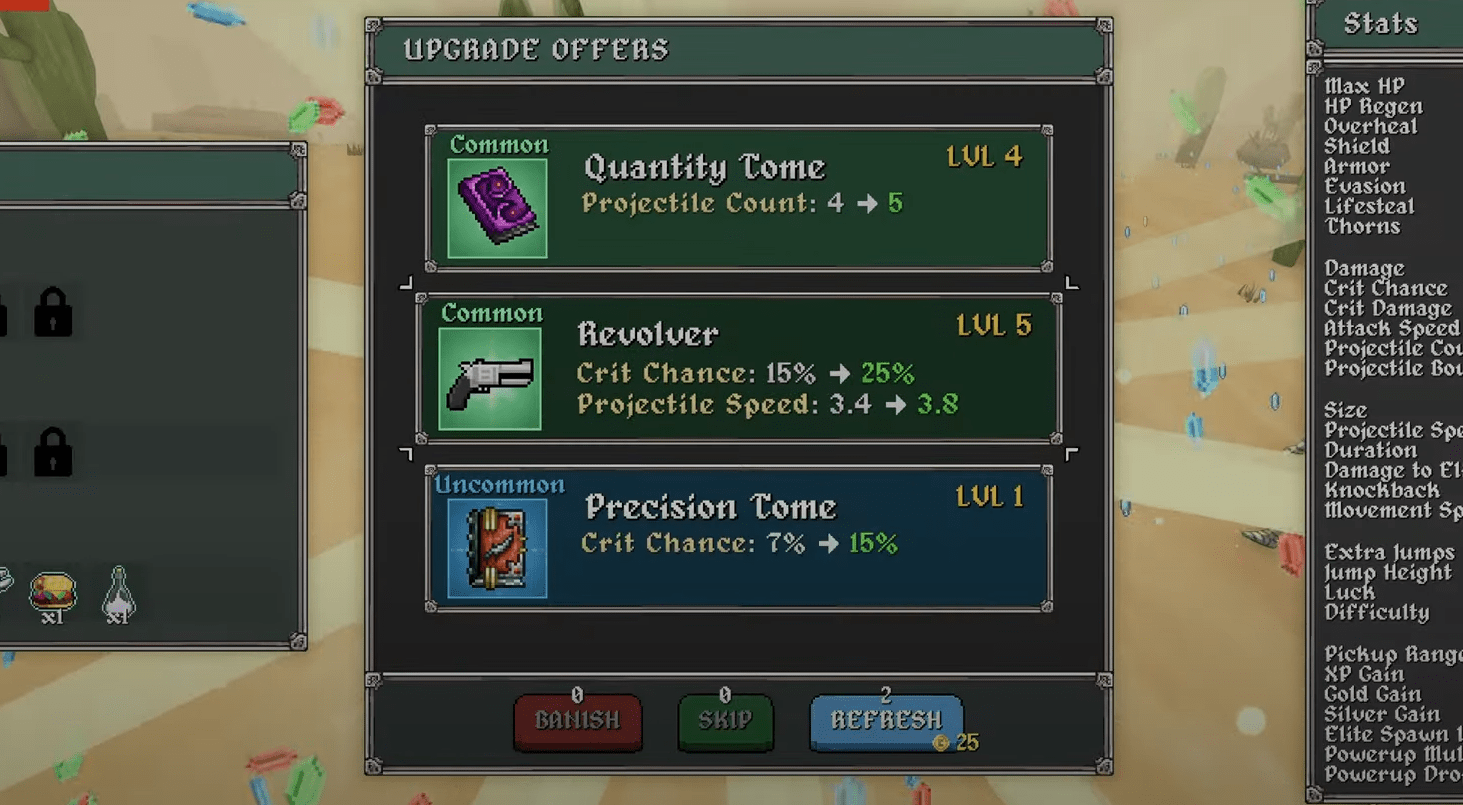This screenshot has height=805, width=1463.
Task: Select the Revolver level 5 upgrade
Action: 738,370
